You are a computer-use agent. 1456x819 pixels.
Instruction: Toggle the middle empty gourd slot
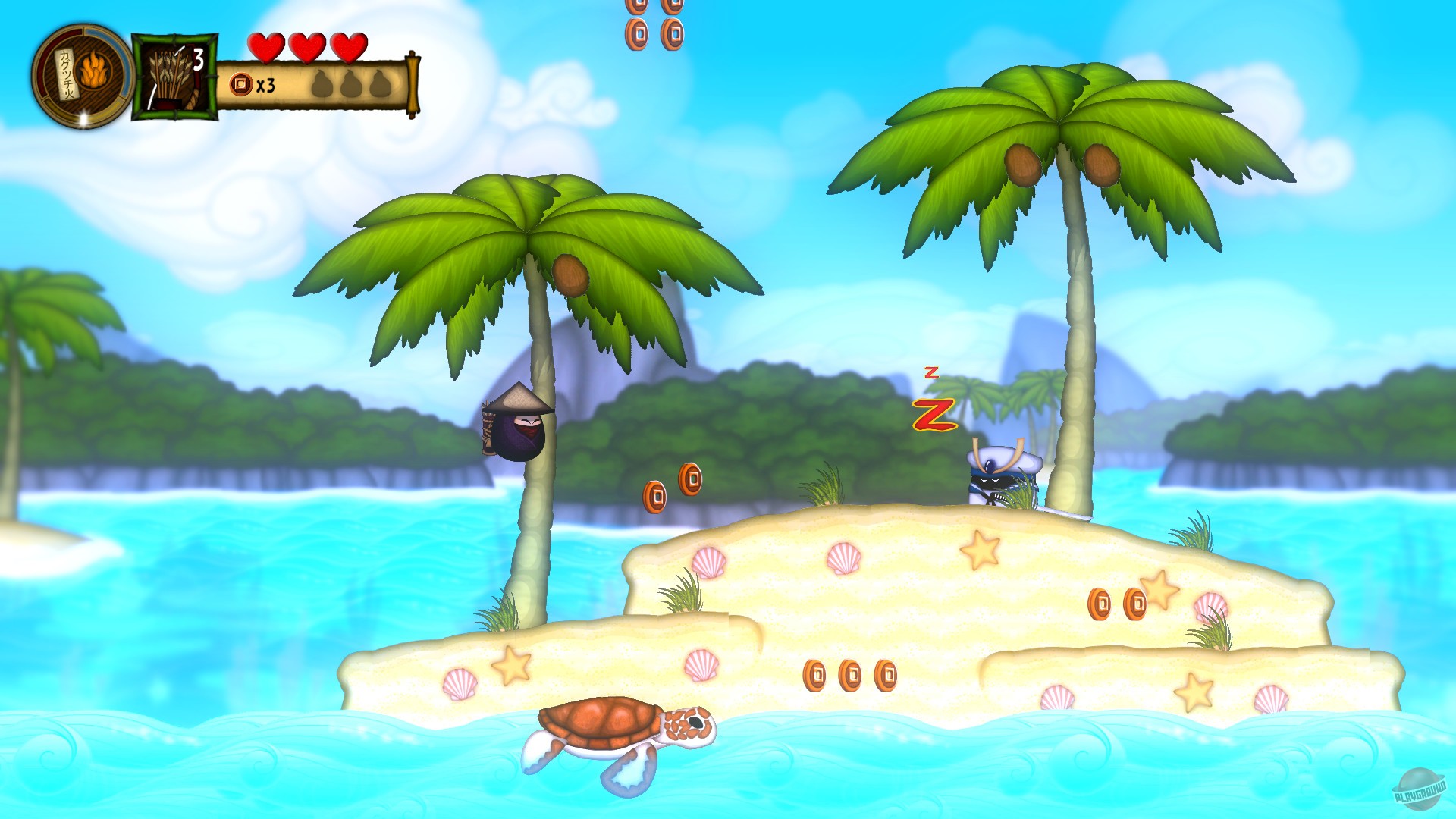point(350,83)
